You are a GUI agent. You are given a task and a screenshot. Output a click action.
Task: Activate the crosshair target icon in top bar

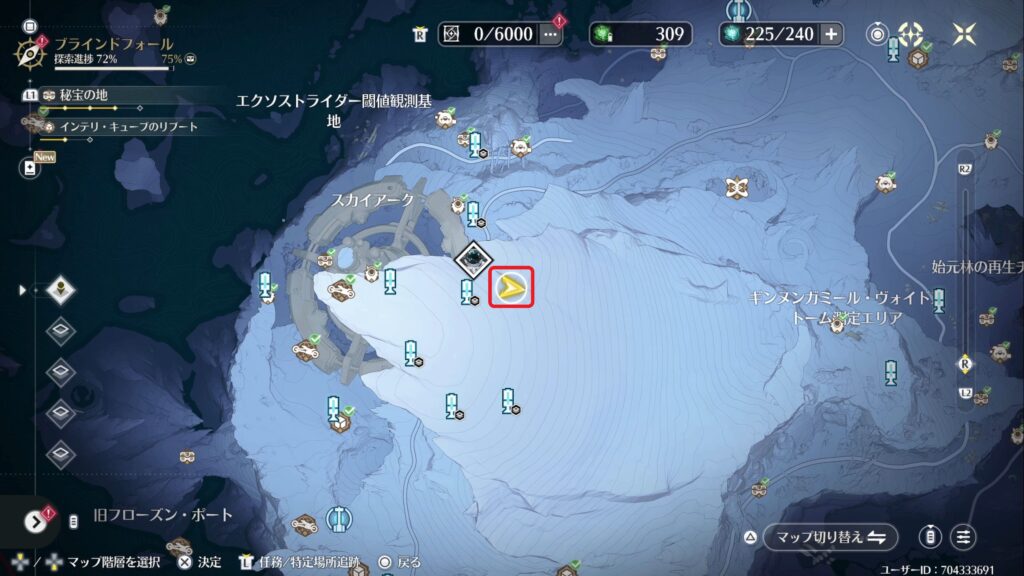[x=912, y=34]
